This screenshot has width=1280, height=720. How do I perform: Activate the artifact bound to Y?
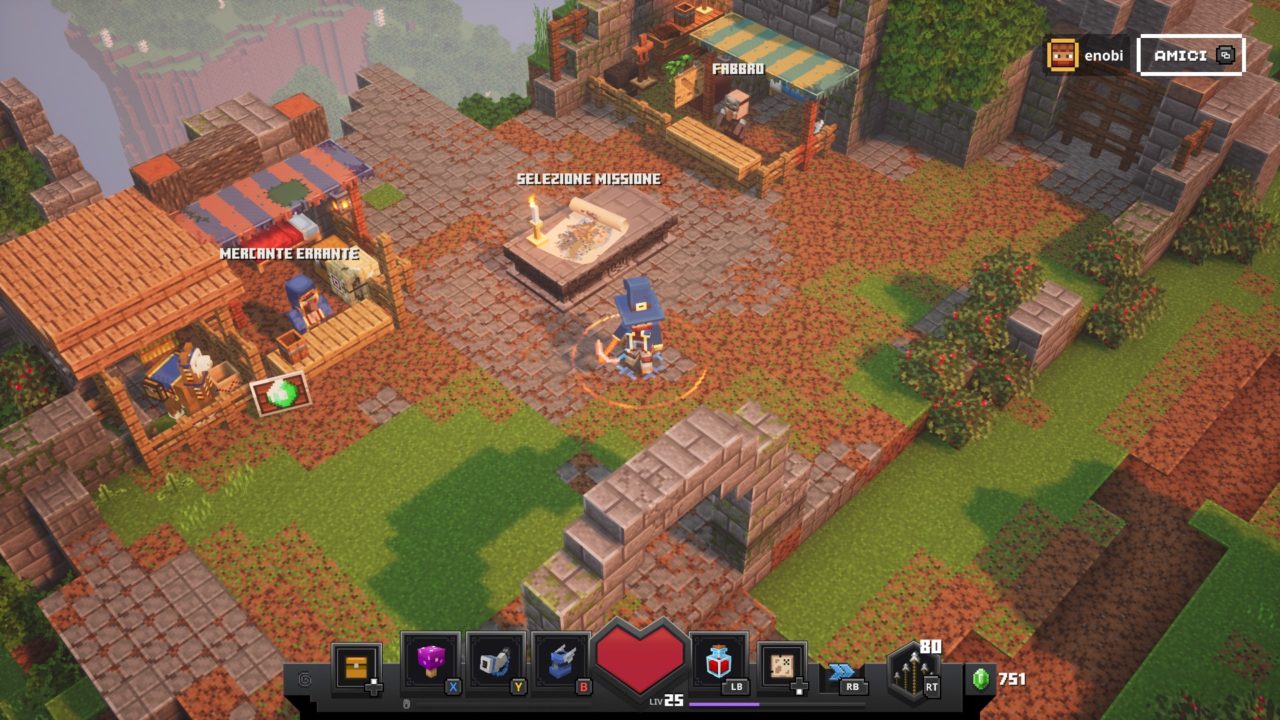tap(496, 661)
